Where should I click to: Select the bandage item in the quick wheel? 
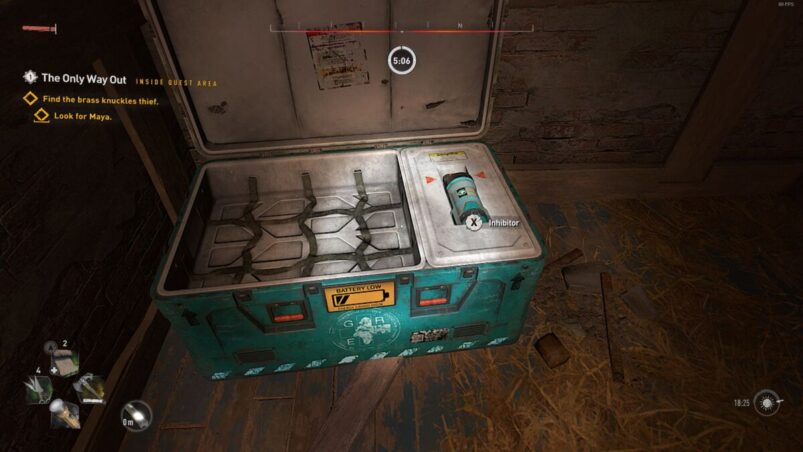64,364
